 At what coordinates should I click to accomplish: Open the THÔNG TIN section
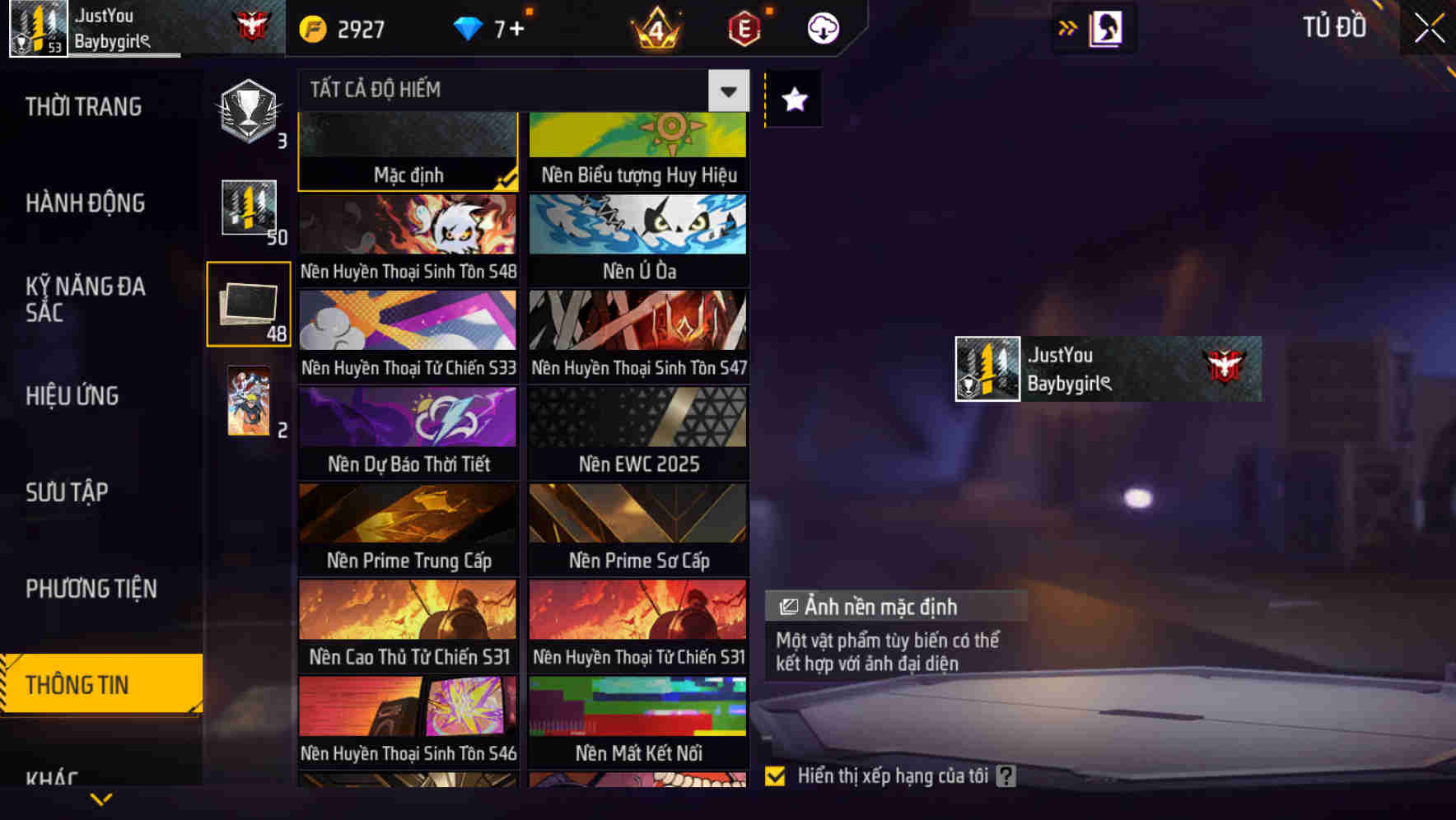tap(79, 683)
